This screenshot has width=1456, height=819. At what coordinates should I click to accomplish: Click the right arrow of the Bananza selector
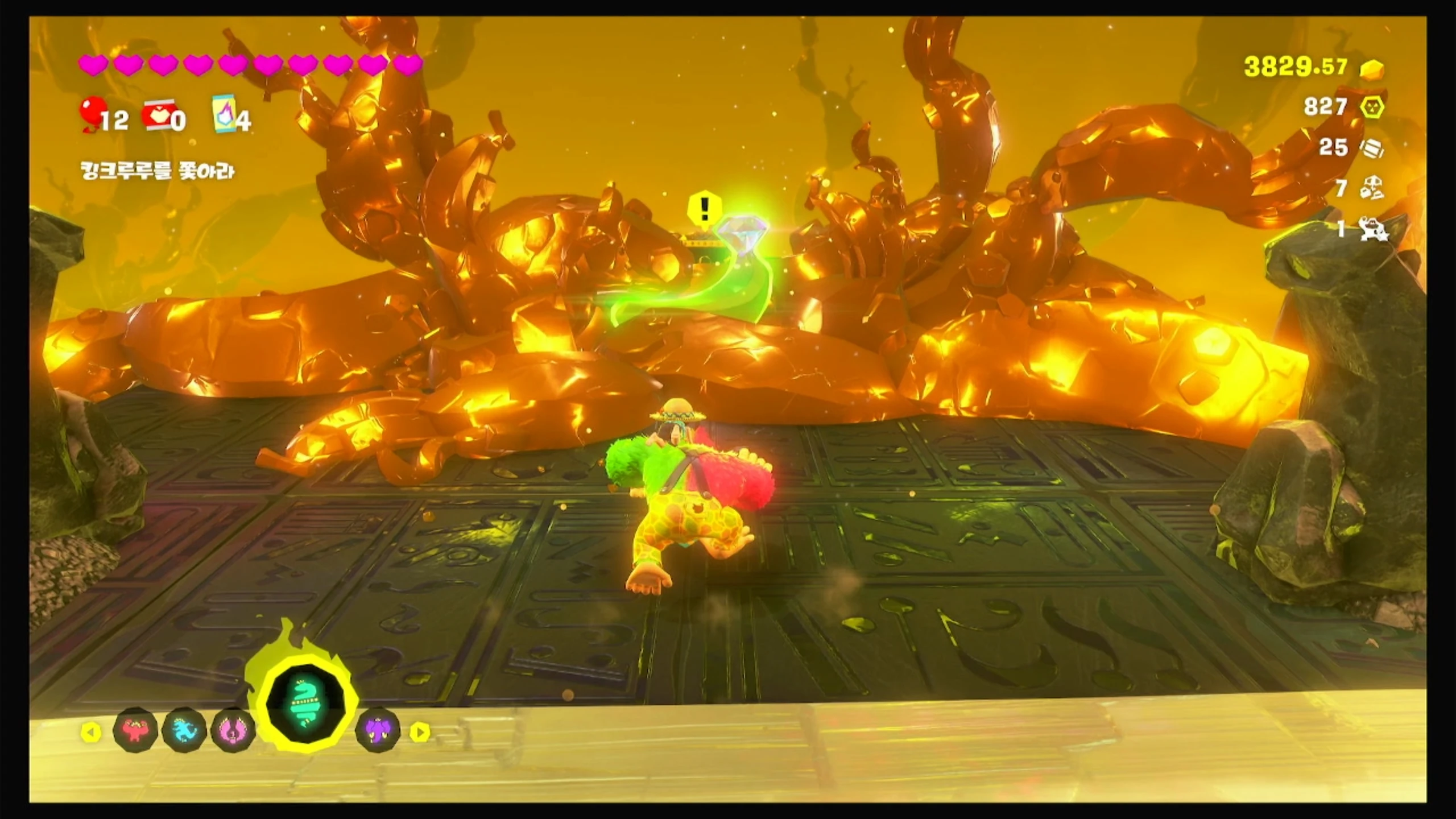click(x=420, y=732)
